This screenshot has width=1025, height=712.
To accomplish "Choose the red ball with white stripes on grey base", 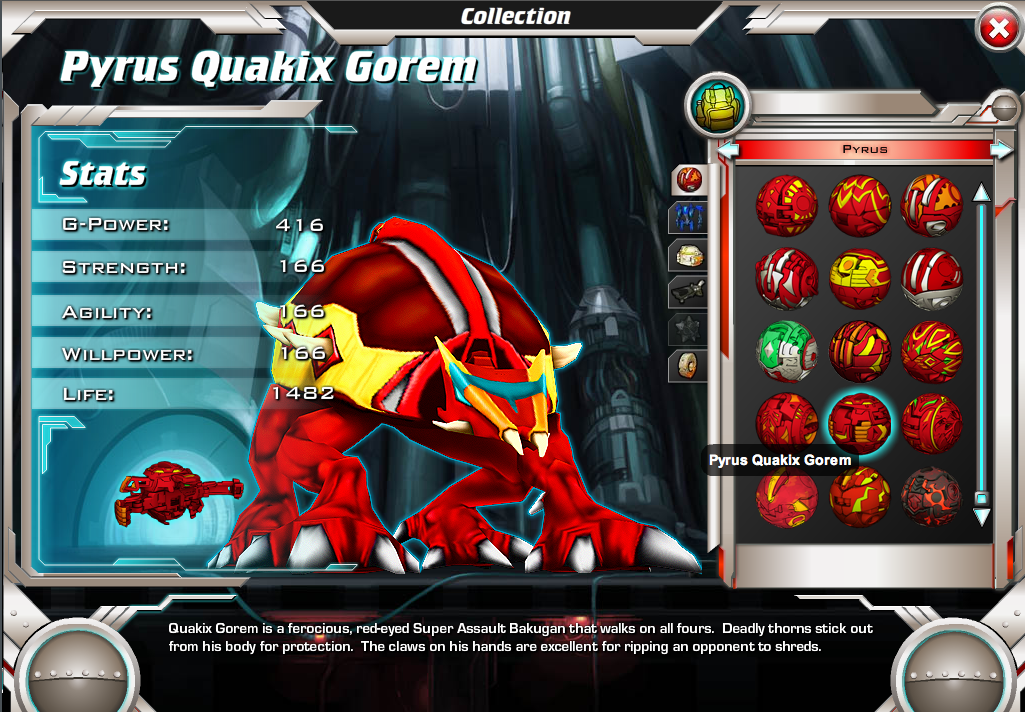I will (931, 279).
